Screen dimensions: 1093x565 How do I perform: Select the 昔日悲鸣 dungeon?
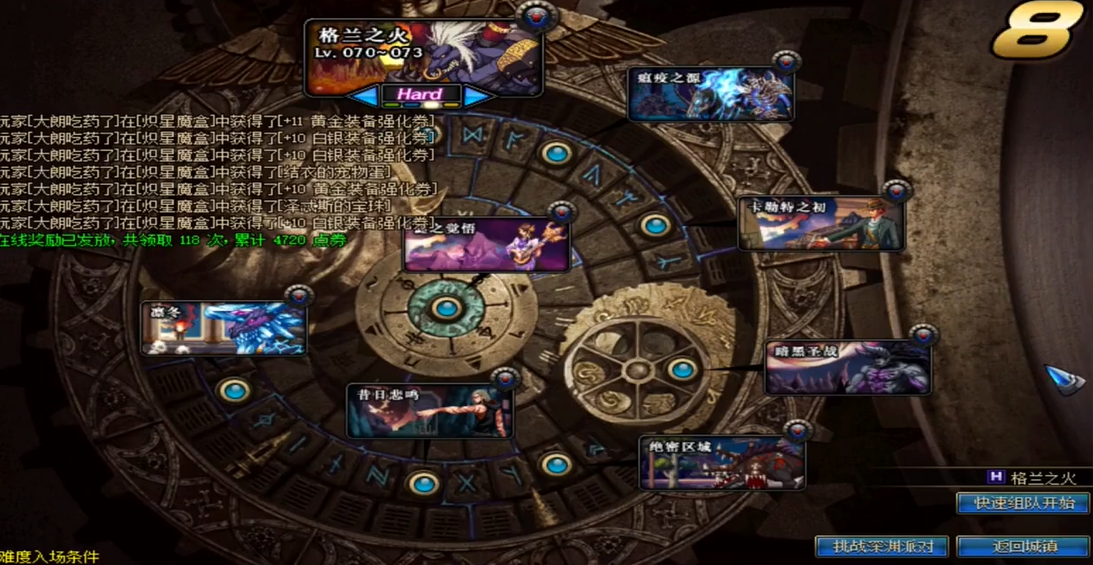tap(430, 410)
